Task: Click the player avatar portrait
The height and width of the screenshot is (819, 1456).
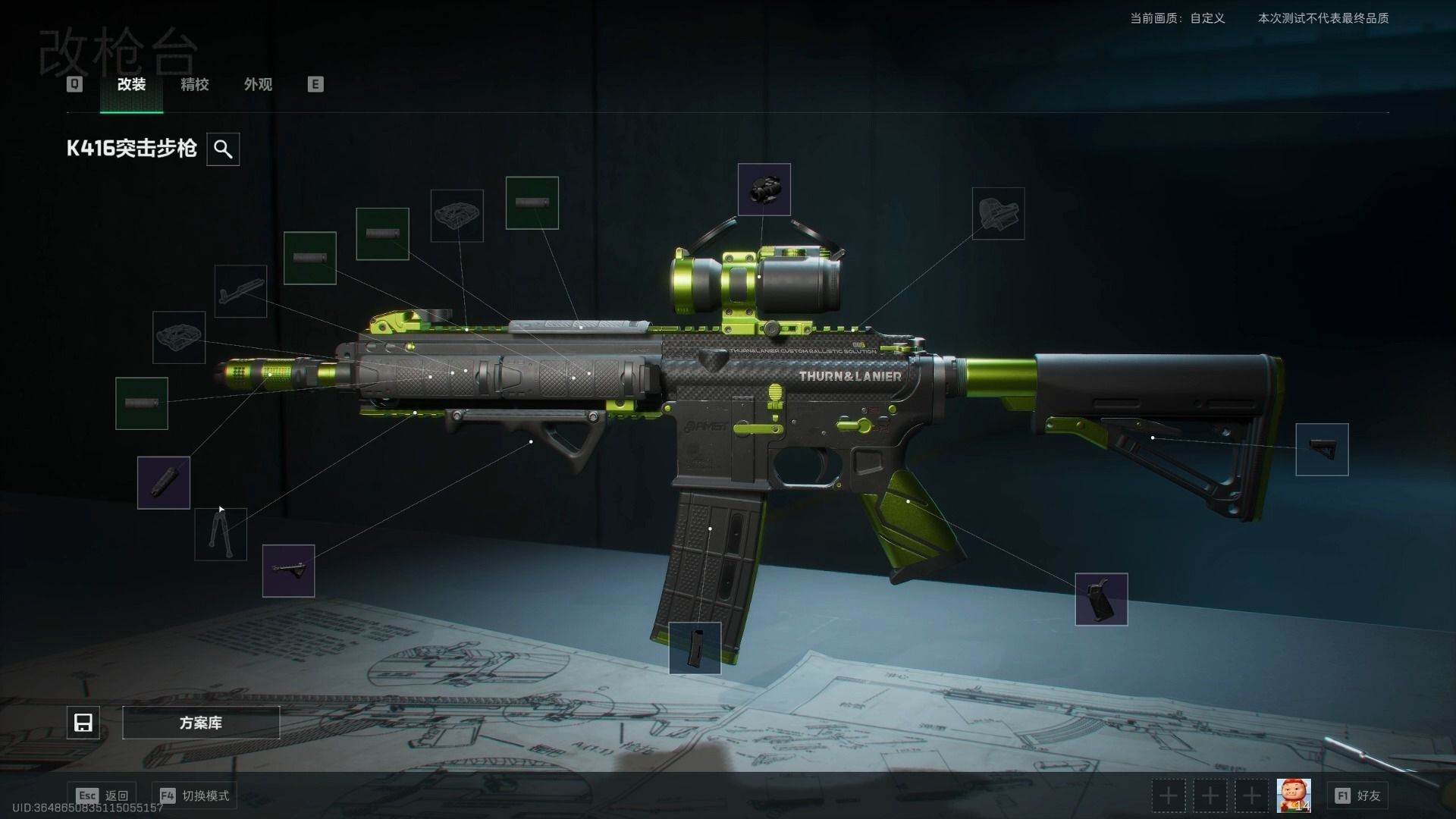Action: 1293,795
